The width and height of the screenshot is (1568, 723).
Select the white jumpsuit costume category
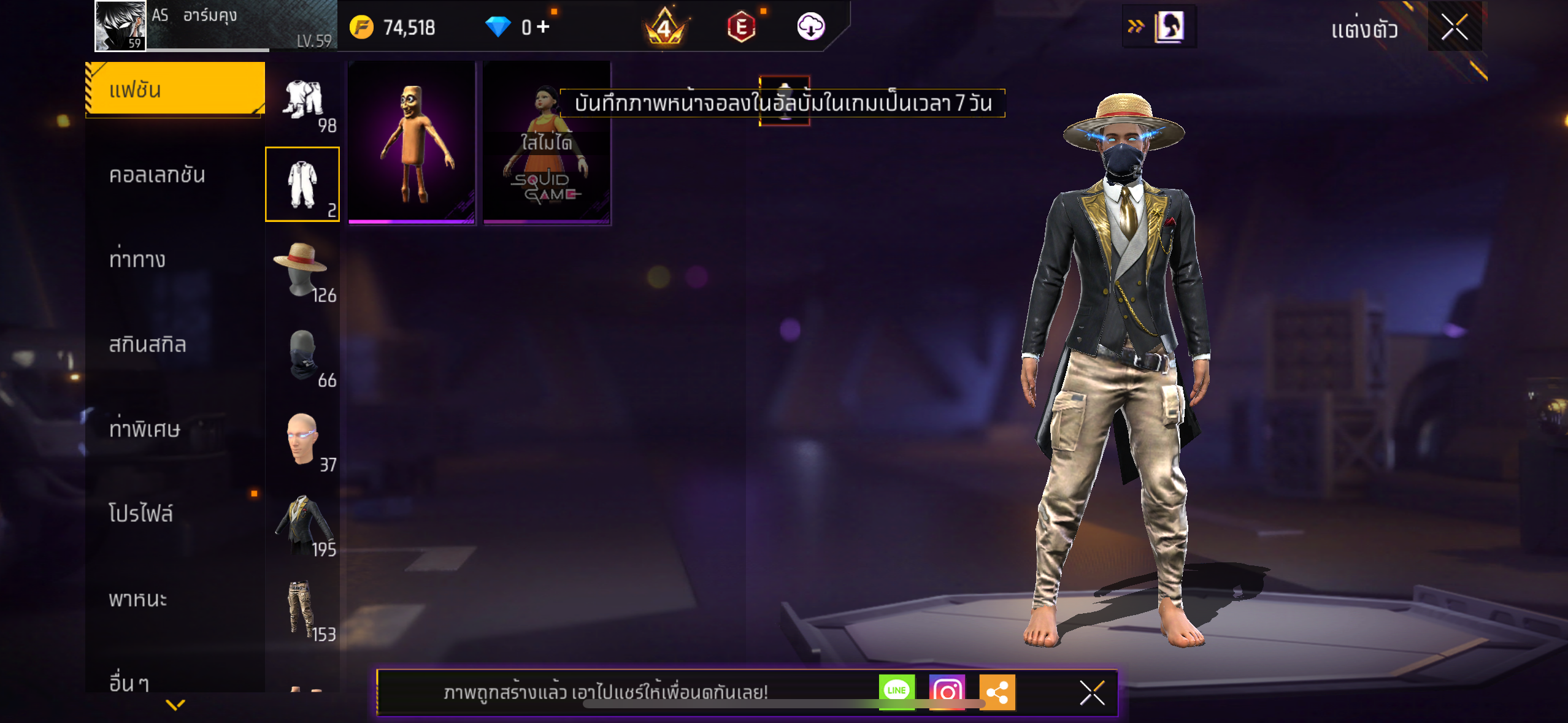pyautogui.click(x=302, y=184)
